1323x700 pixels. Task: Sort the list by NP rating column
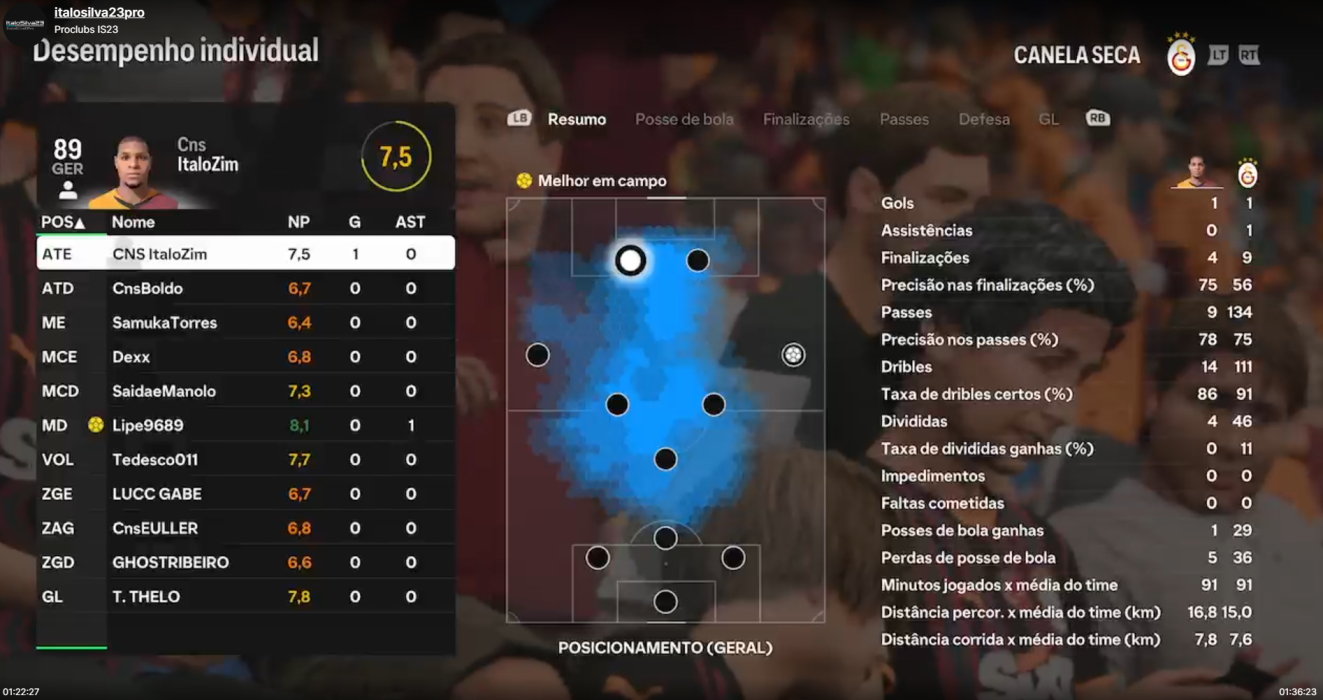[x=298, y=222]
